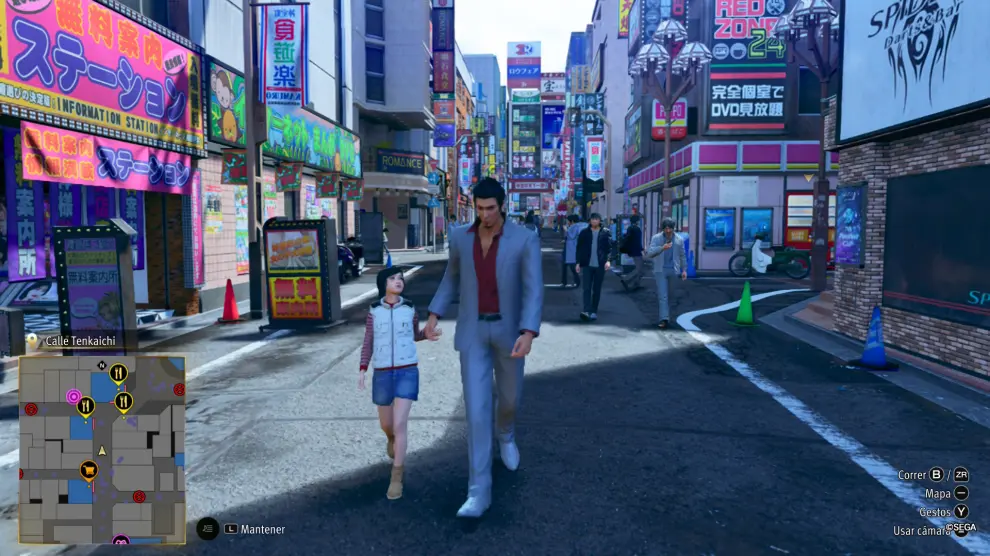Open the street minimap
The height and width of the screenshot is (556, 990).
click(x=102, y=450)
